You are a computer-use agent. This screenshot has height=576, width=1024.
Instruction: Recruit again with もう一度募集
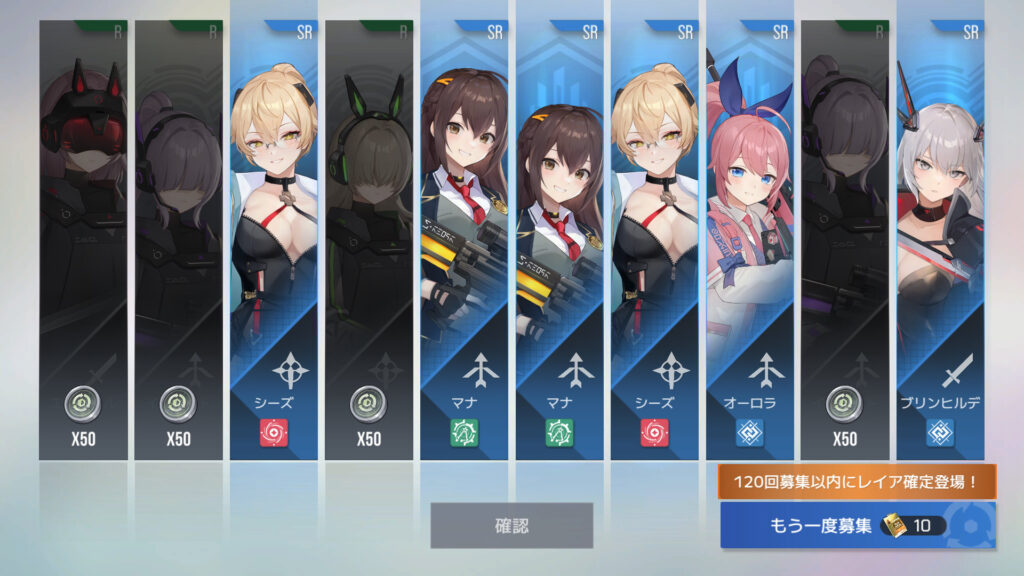(x=857, y=525)
